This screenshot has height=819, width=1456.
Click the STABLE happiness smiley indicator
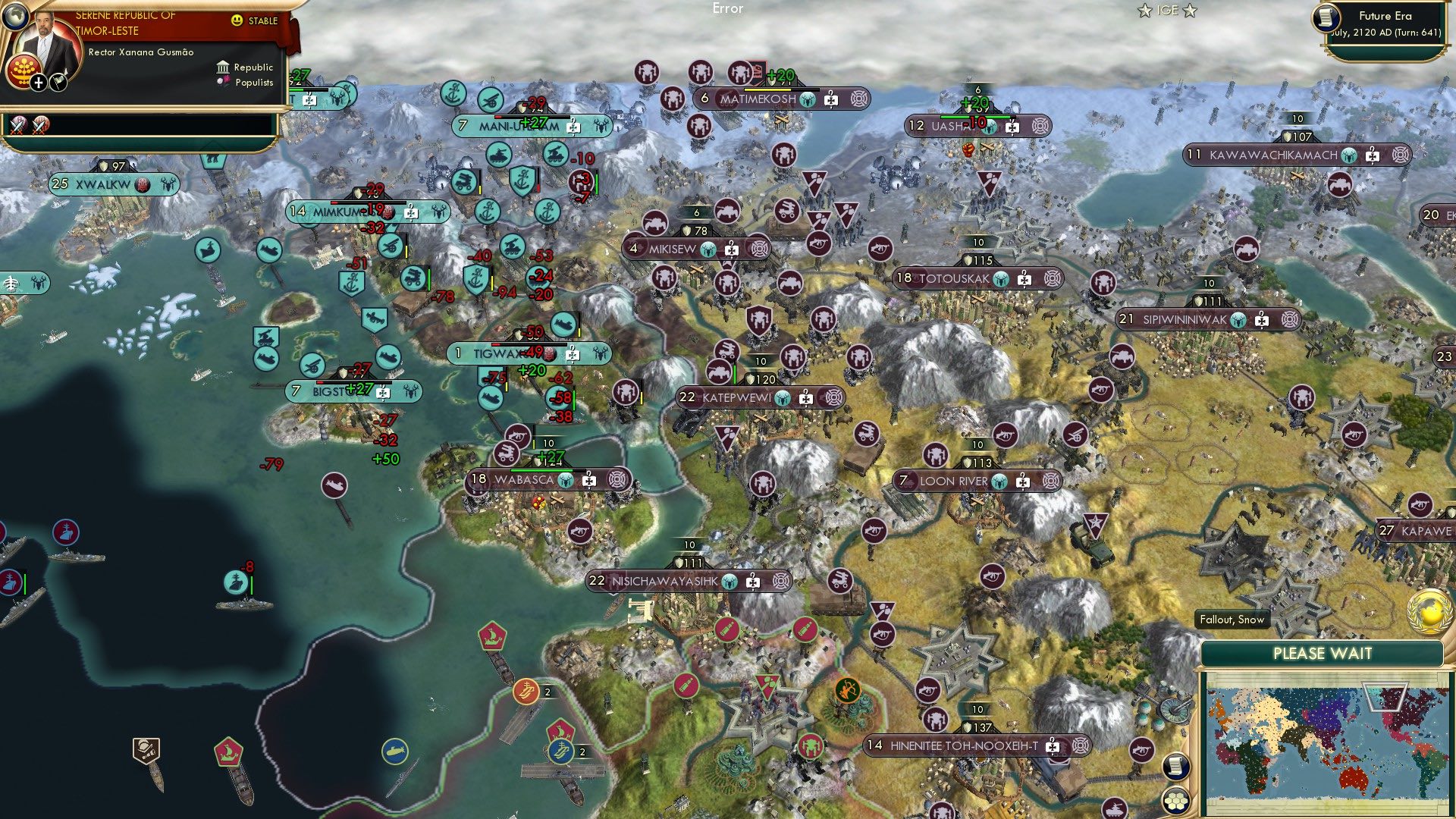238,20
